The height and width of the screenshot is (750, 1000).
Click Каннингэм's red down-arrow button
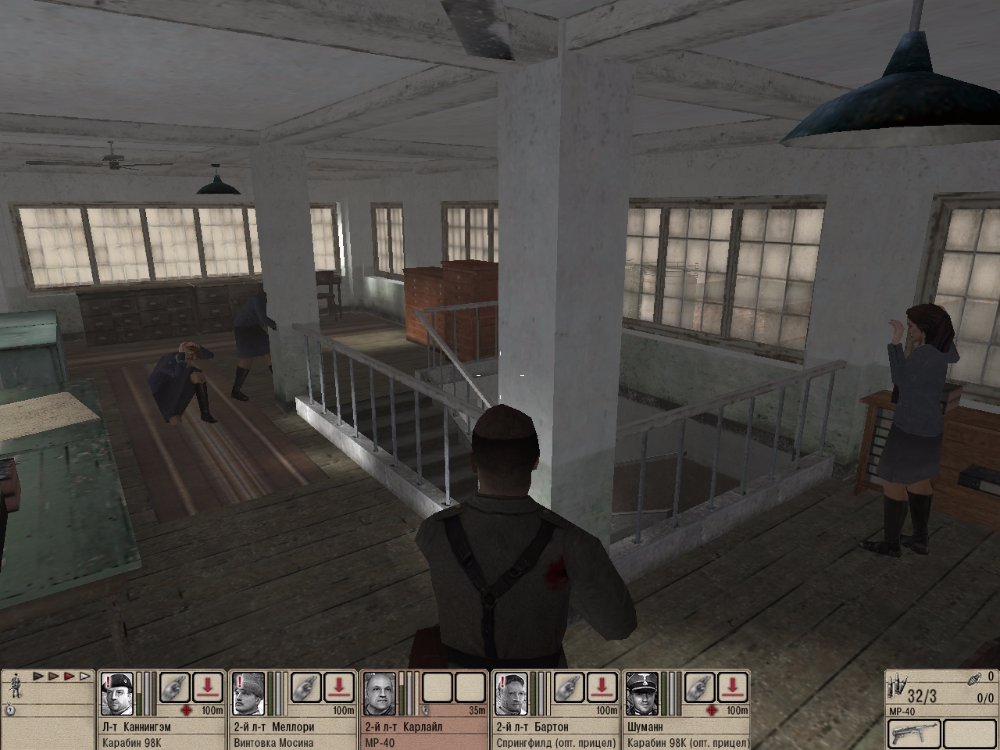point(208,687)
